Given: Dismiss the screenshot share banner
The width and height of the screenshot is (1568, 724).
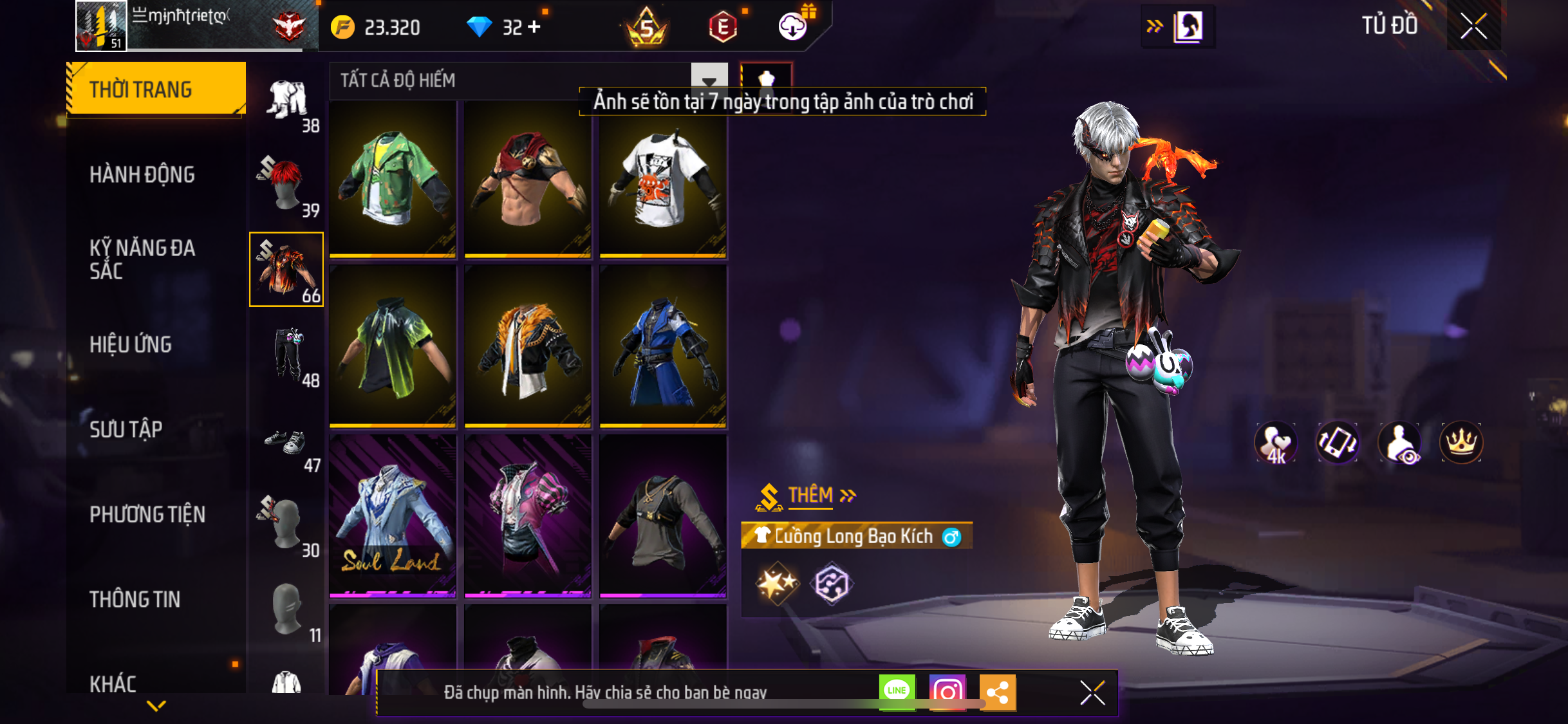Looking at the screenshot, I should 1092,693.
